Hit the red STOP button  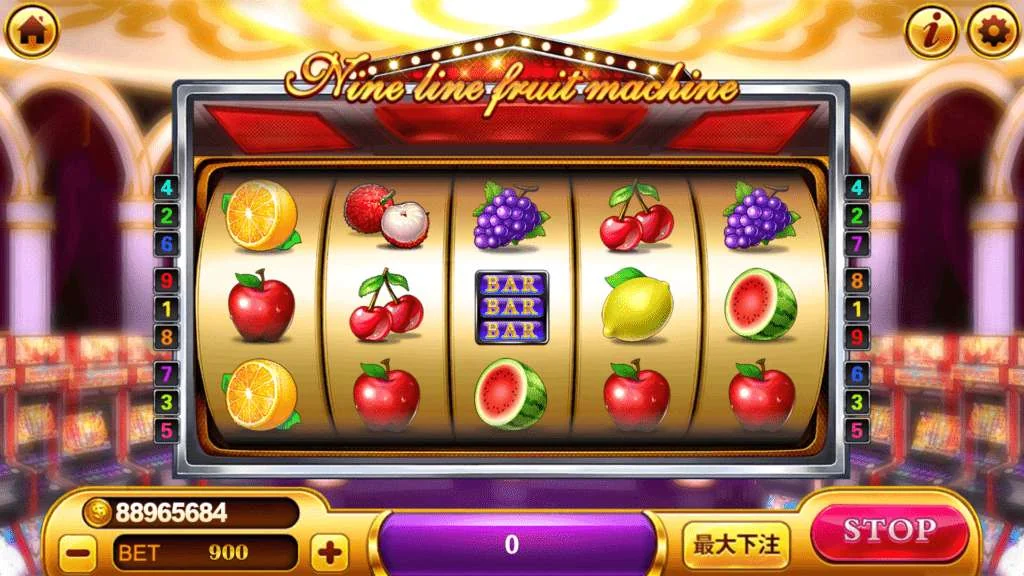[x=889, y=531]
